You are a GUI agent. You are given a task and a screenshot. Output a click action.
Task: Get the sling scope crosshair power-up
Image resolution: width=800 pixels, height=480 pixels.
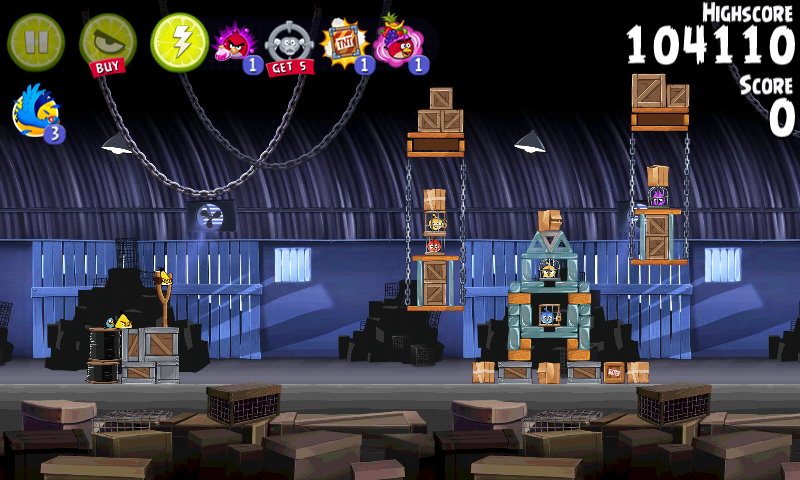tap(289, 45)
